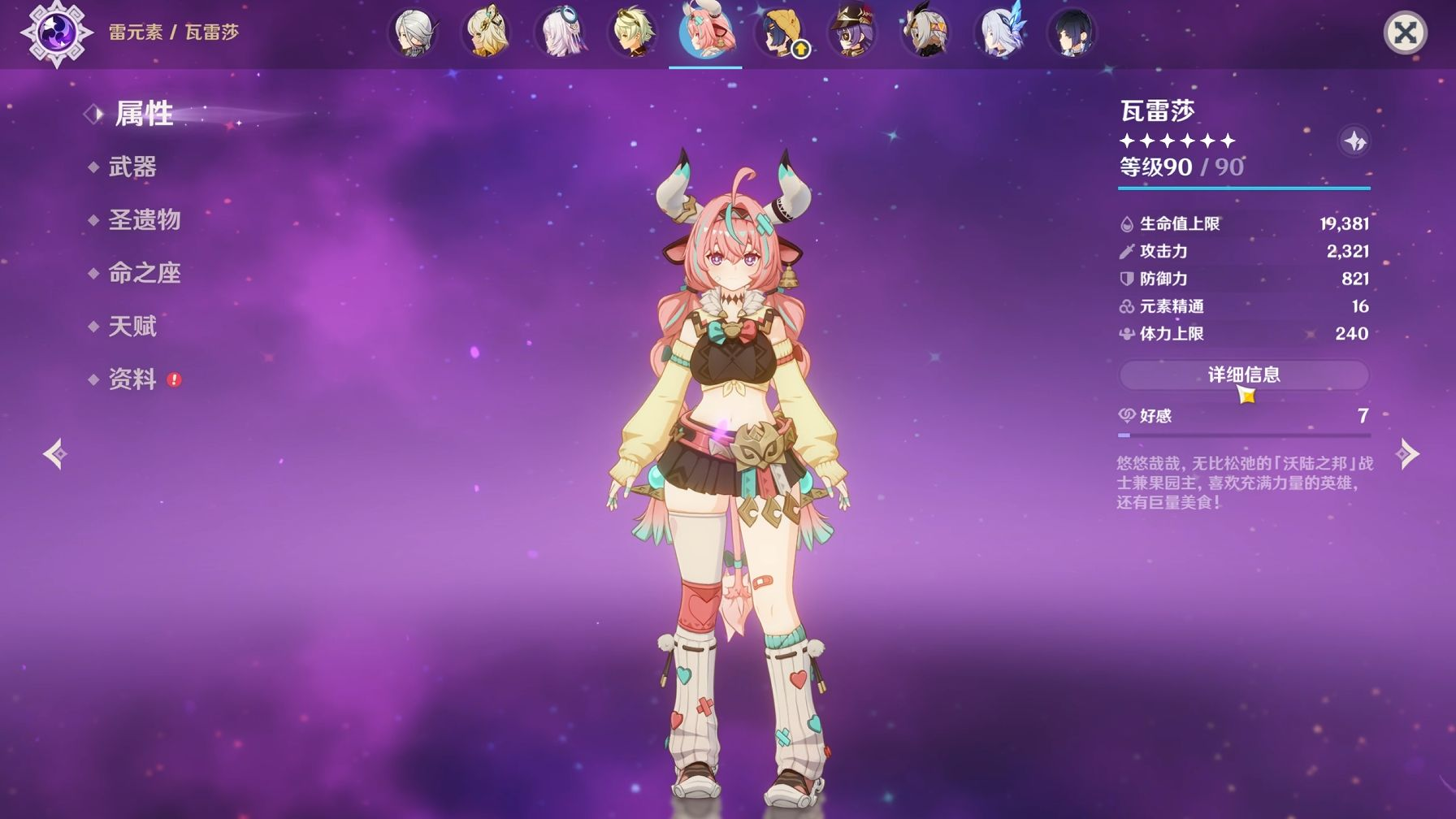Select the green-blond spiky-haired character portrait
1456x819 pixels.
tap(632, 33)
